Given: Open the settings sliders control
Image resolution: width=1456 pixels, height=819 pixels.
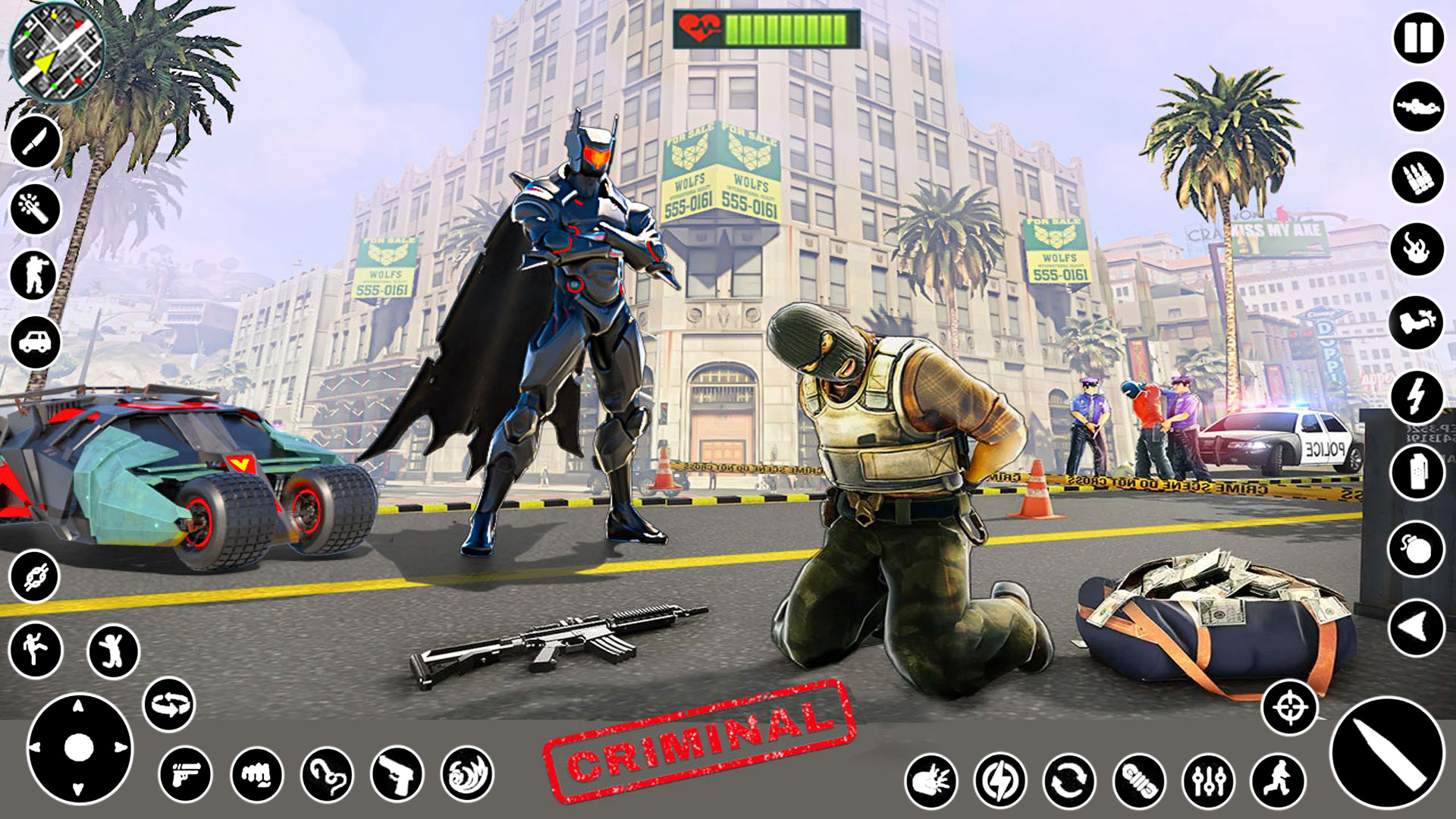Looking at the screenshot, I should 1210,781.
